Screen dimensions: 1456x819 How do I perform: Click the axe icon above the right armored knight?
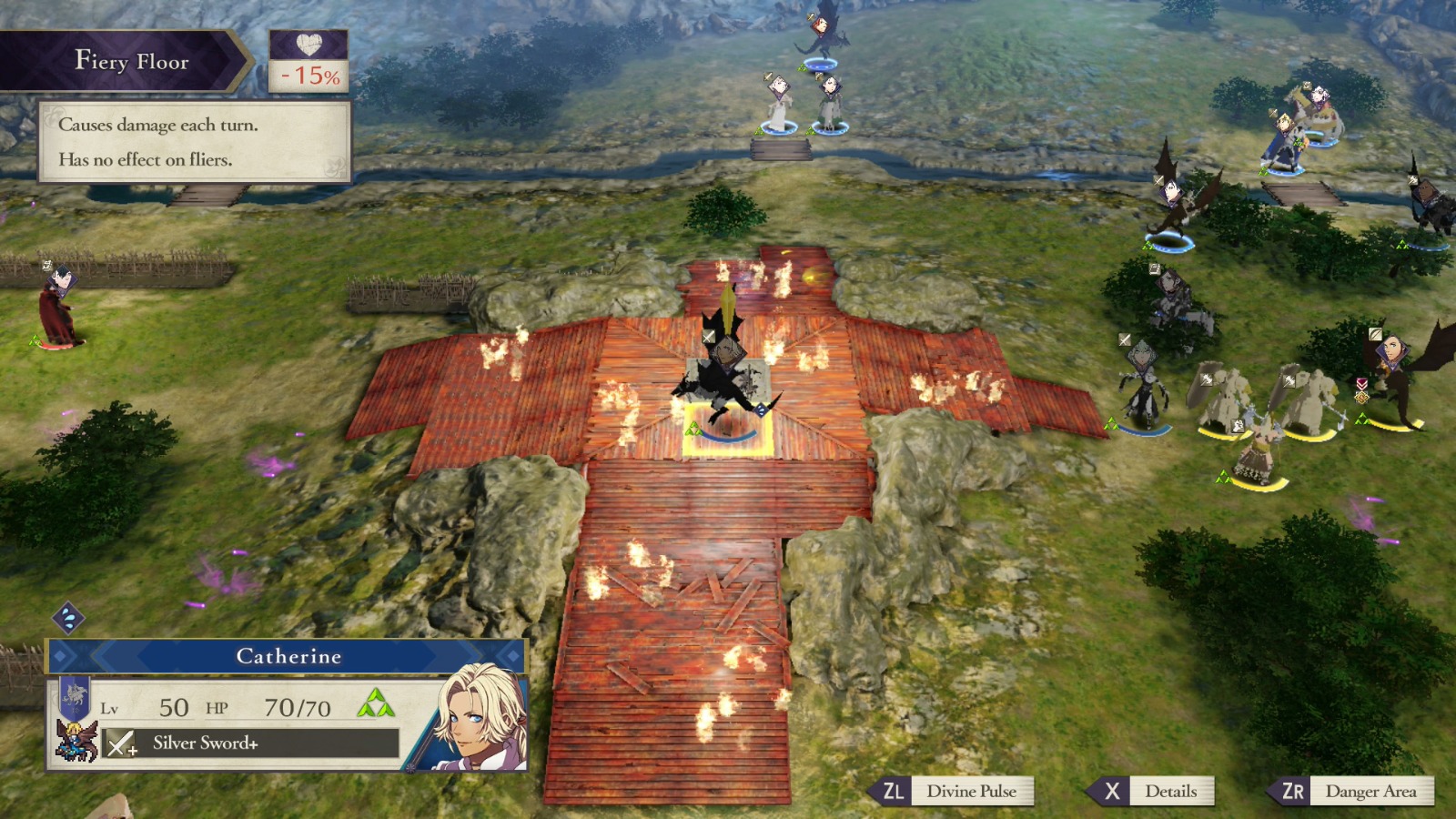(1290, 379)
